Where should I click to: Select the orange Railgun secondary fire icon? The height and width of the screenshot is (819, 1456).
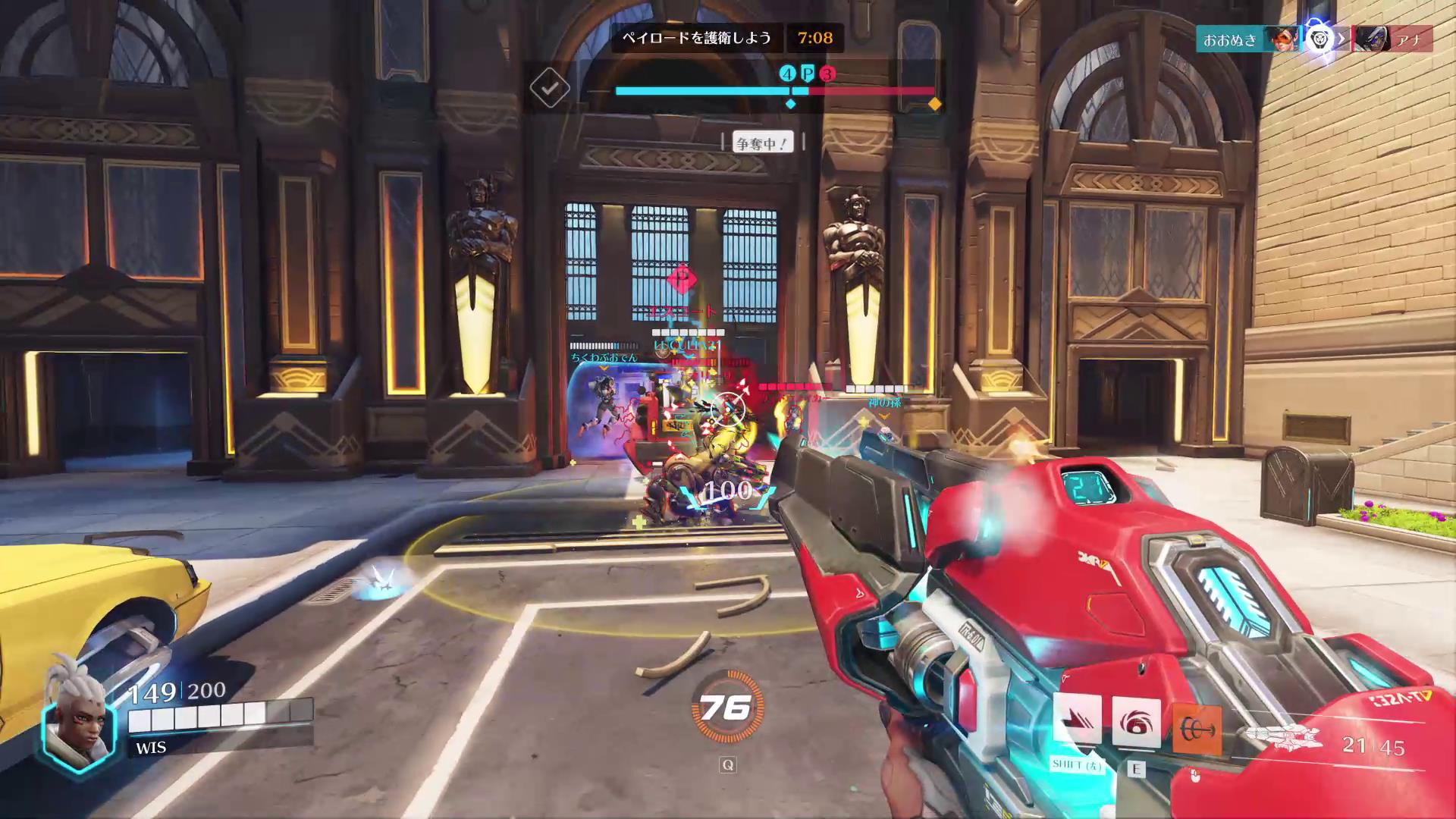click(1197, 730)
